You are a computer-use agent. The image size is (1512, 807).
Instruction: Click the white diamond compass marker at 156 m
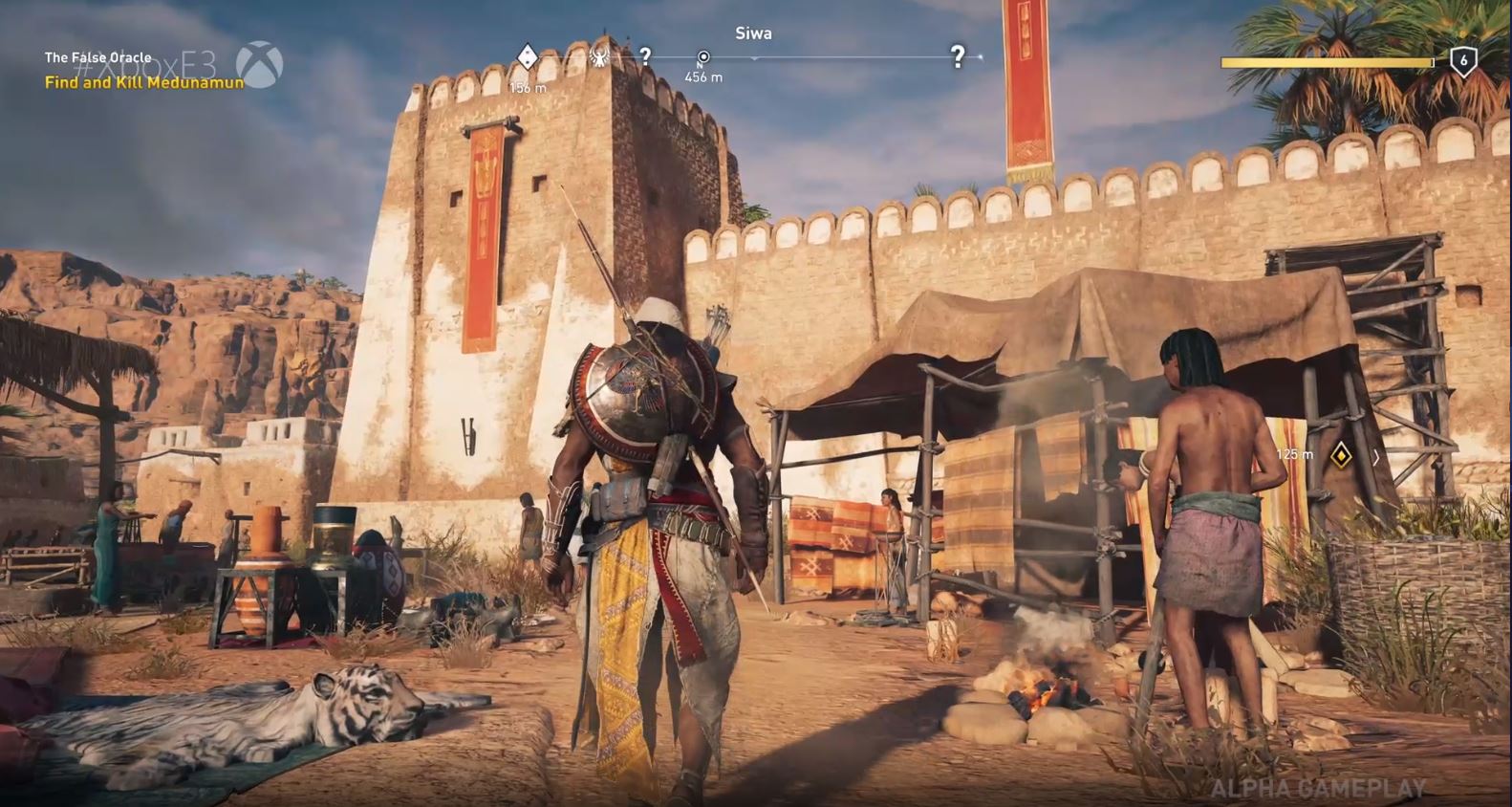[527, 57]
